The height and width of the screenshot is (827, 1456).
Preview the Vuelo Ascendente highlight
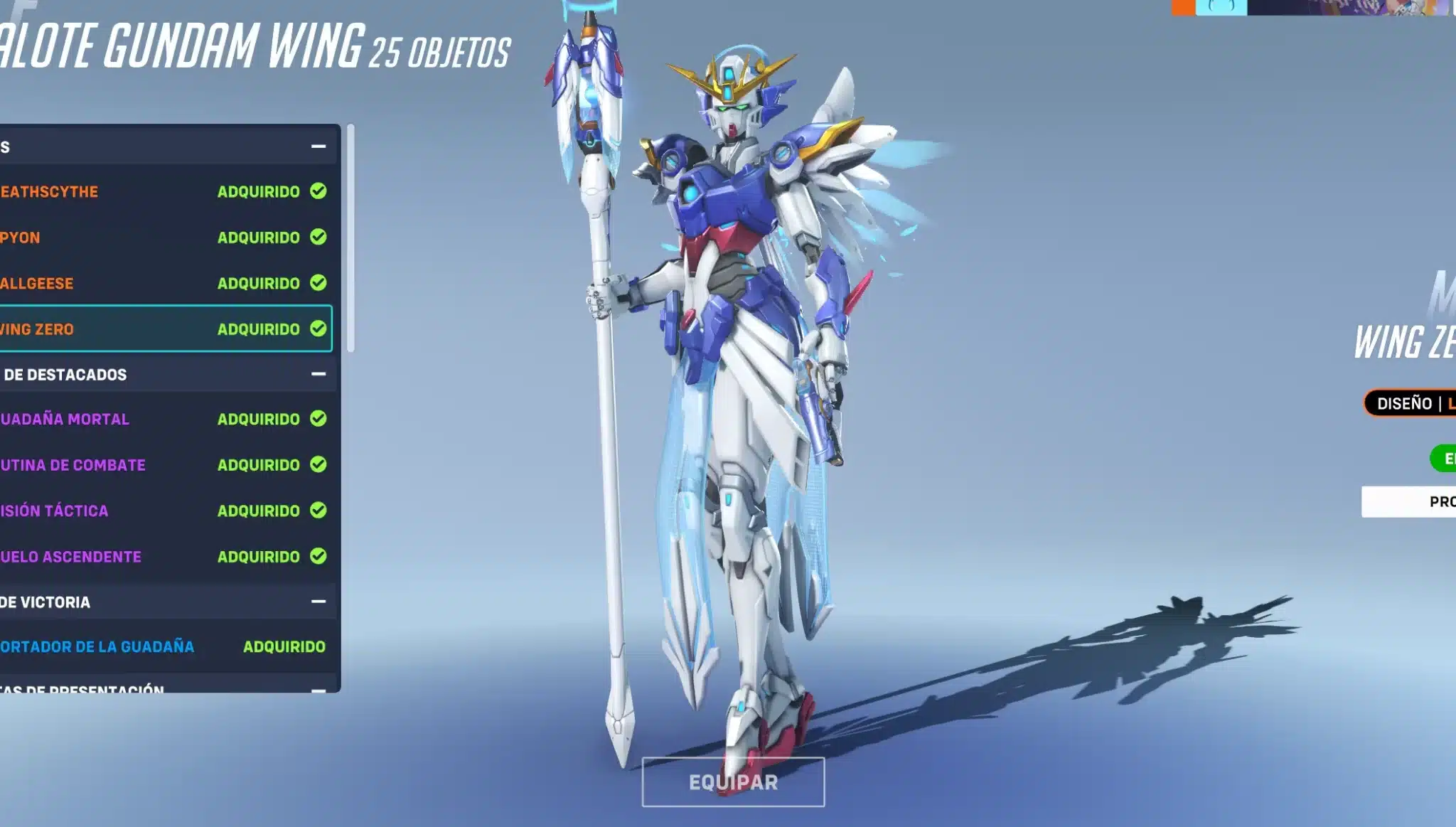coord(164,557)
